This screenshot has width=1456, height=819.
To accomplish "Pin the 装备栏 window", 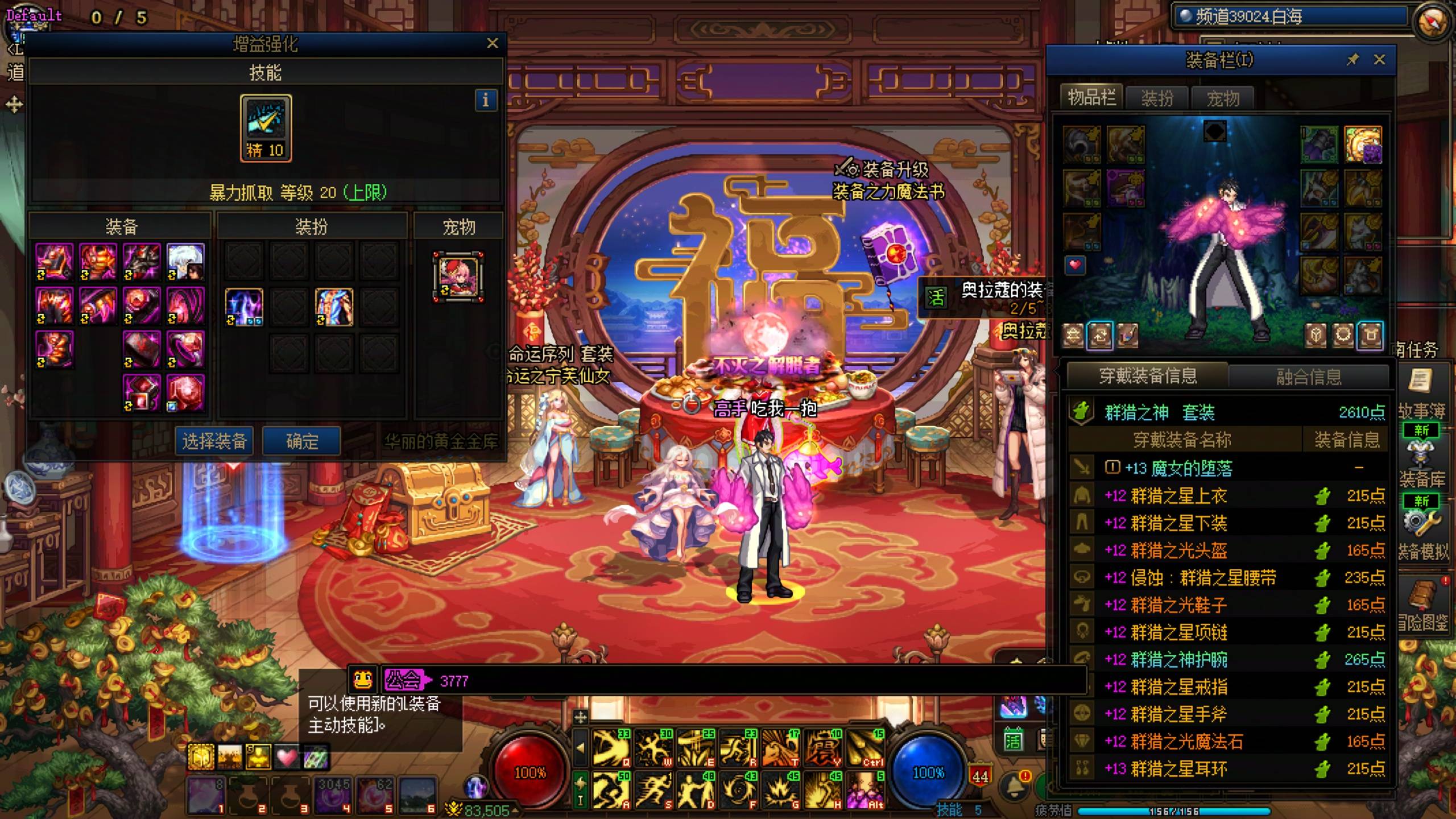I will coord(1352,60).
